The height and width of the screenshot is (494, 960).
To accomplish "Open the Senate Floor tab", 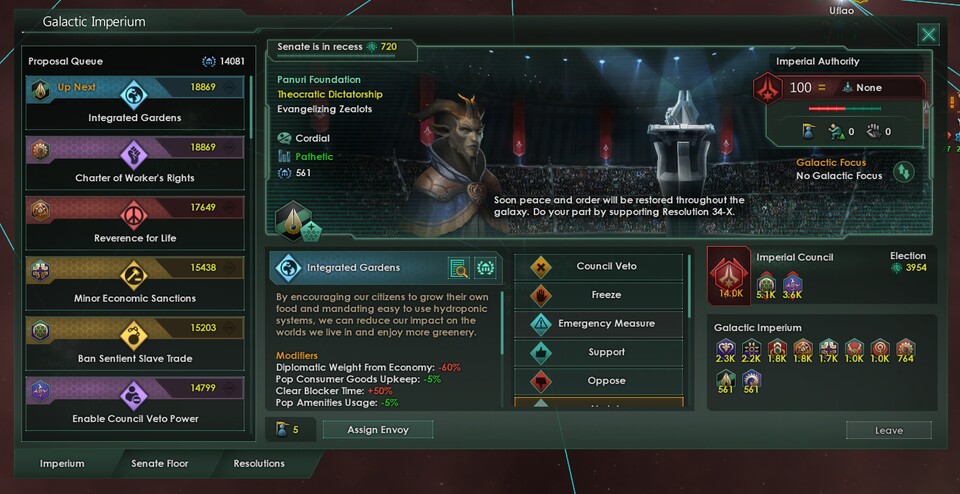I will point(160,464).
